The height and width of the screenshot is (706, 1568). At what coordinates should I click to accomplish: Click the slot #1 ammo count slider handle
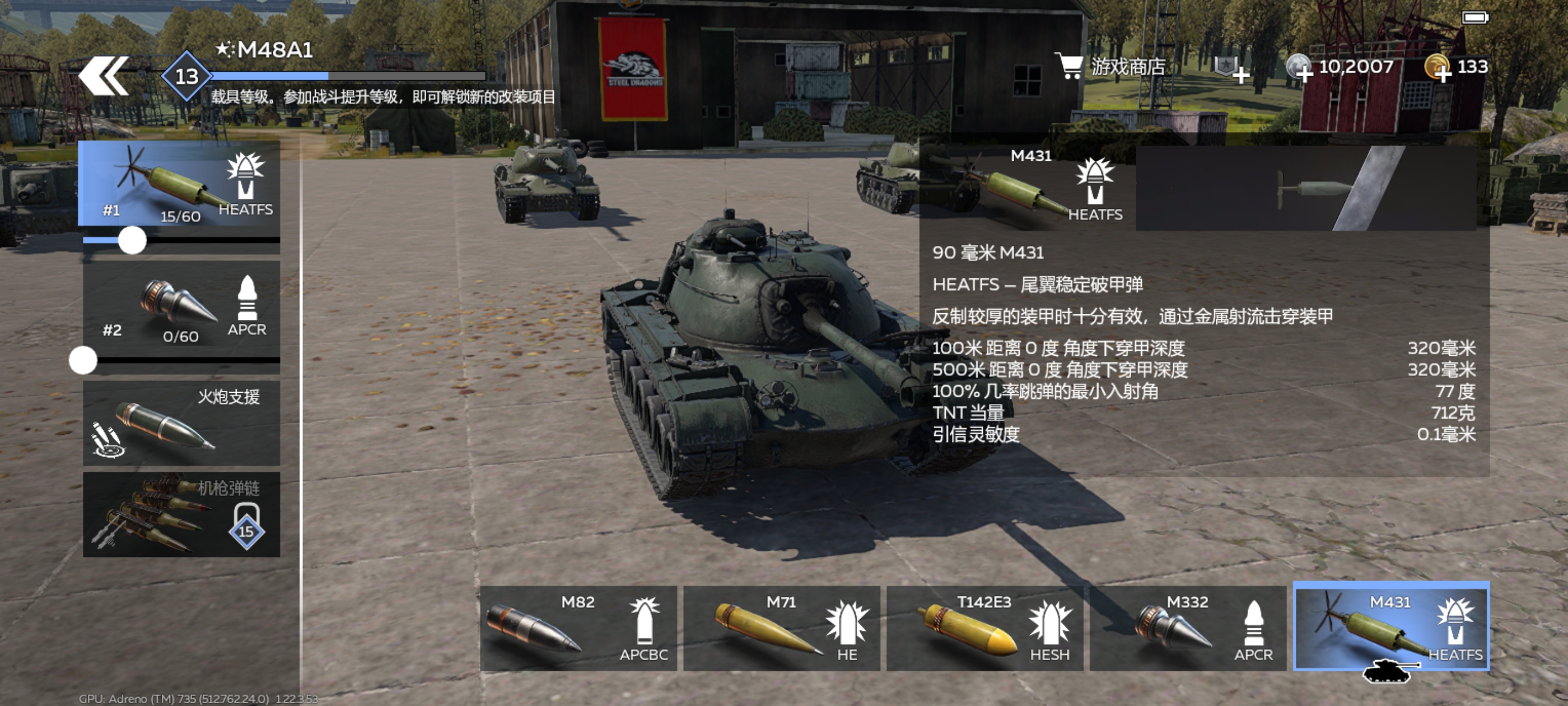[132, 240]
